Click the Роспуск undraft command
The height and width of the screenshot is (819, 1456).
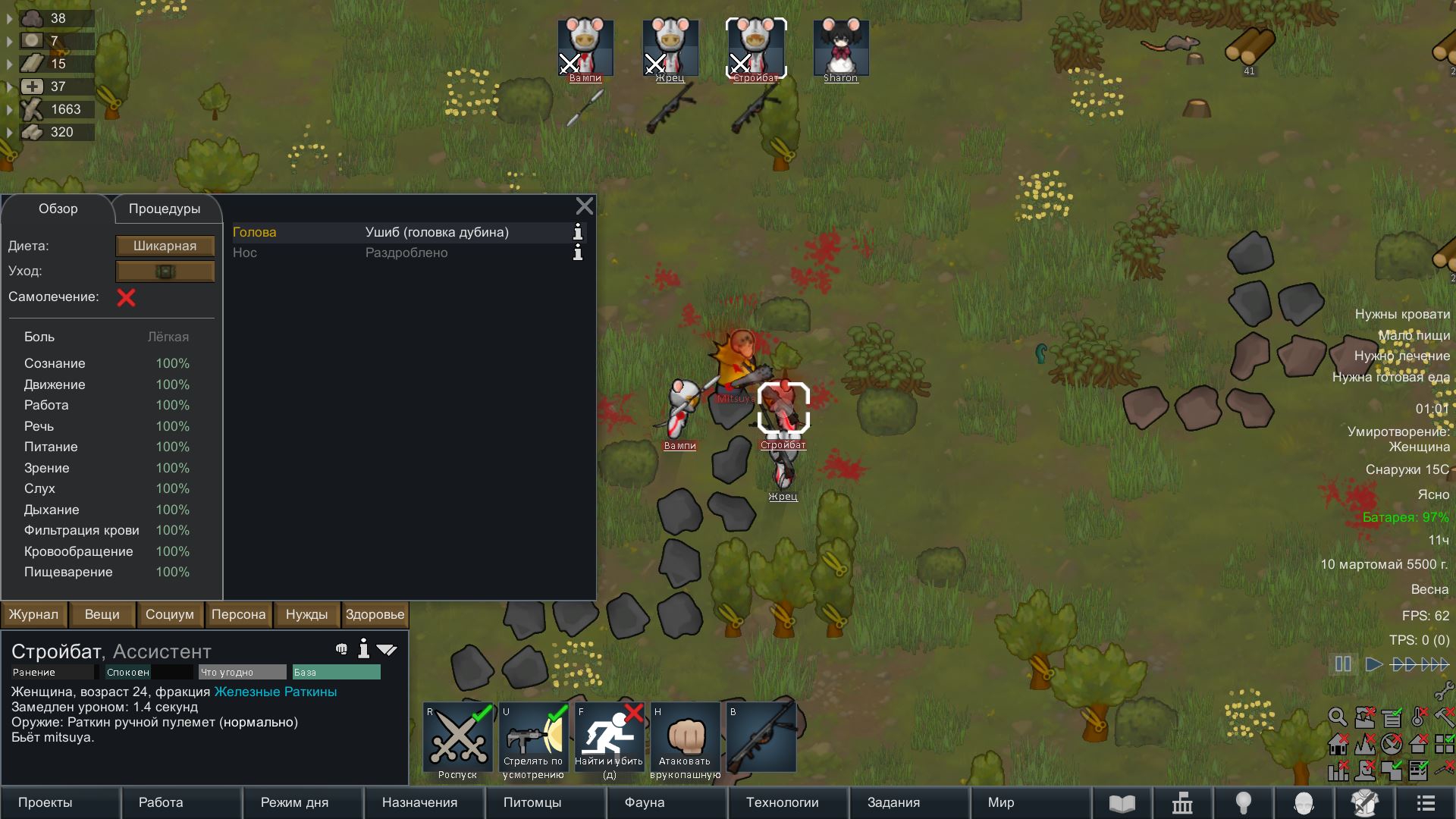click(458, 738)
